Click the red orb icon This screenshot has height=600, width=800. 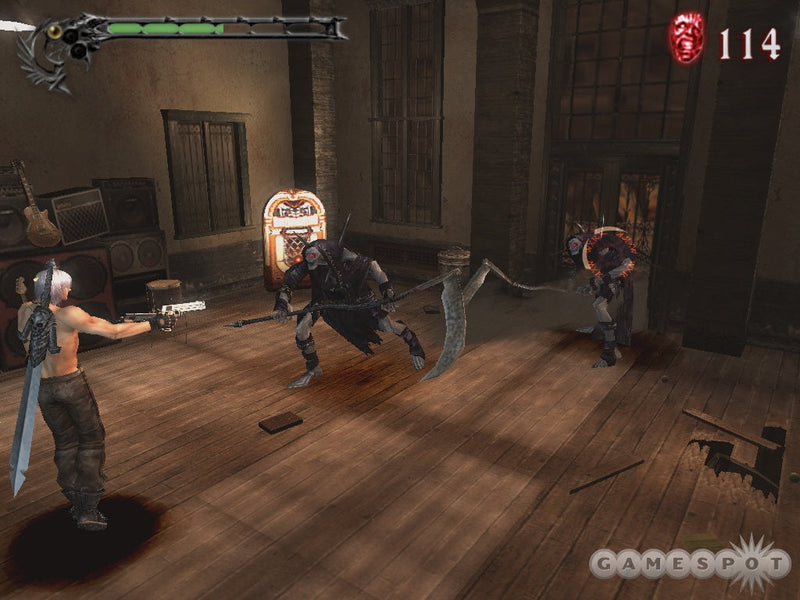click(687, 39)
